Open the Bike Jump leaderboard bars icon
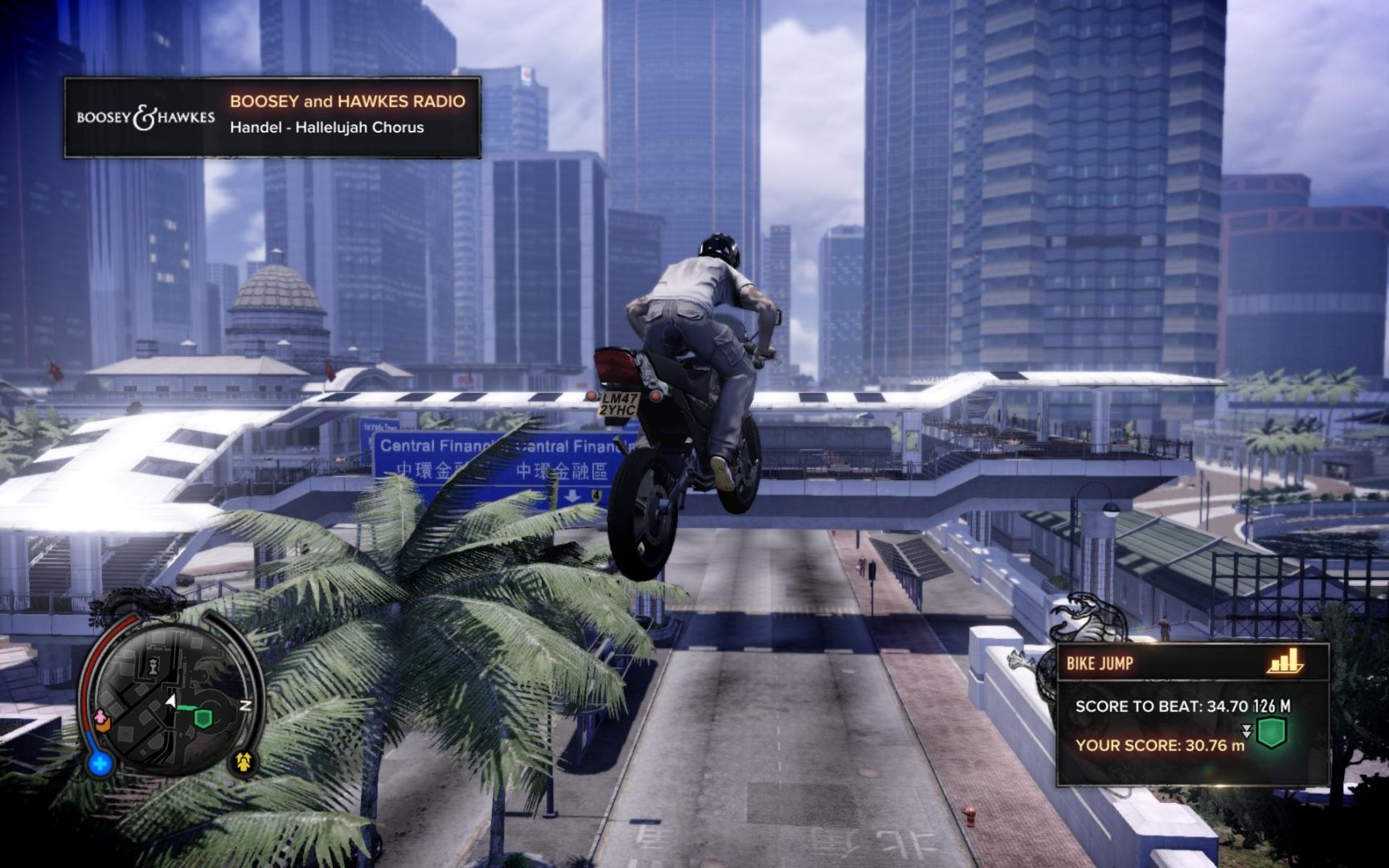Screen dimensions: 1389x868 pyautogui.click(x=1285, y=661)
